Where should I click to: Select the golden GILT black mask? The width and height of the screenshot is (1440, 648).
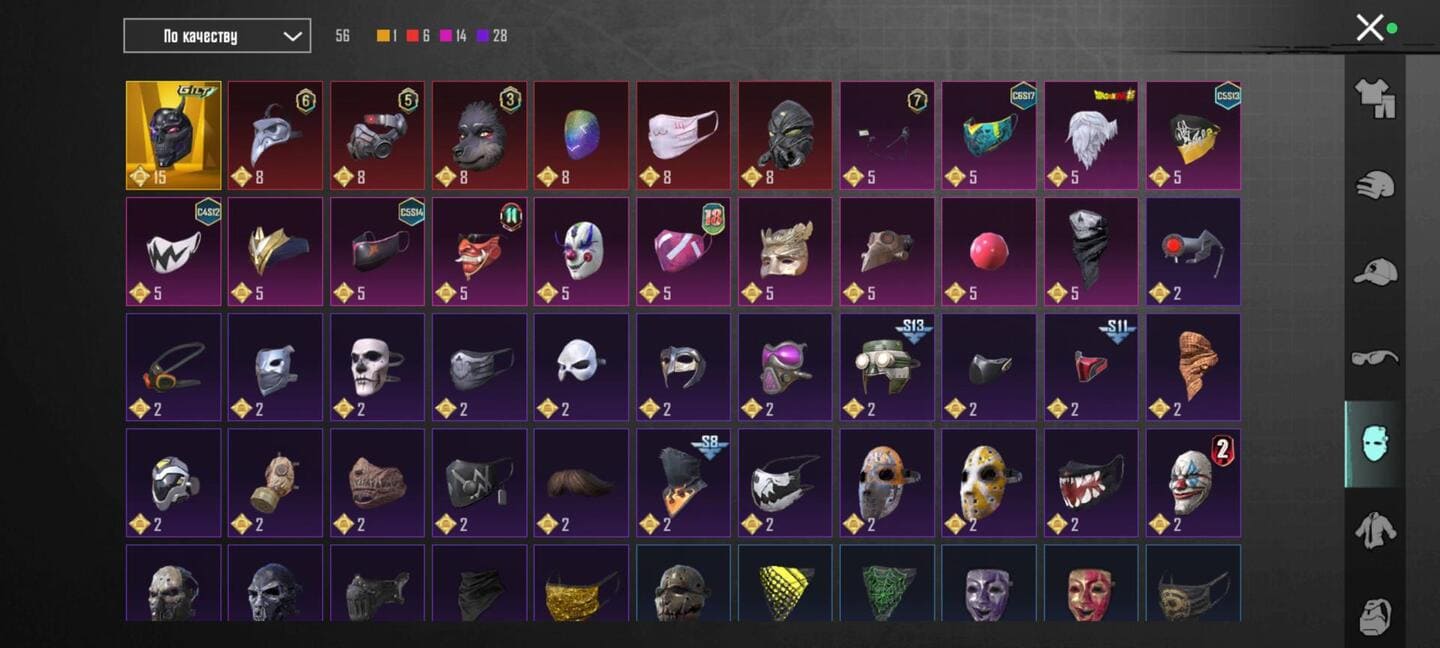(x=173, y=135)
